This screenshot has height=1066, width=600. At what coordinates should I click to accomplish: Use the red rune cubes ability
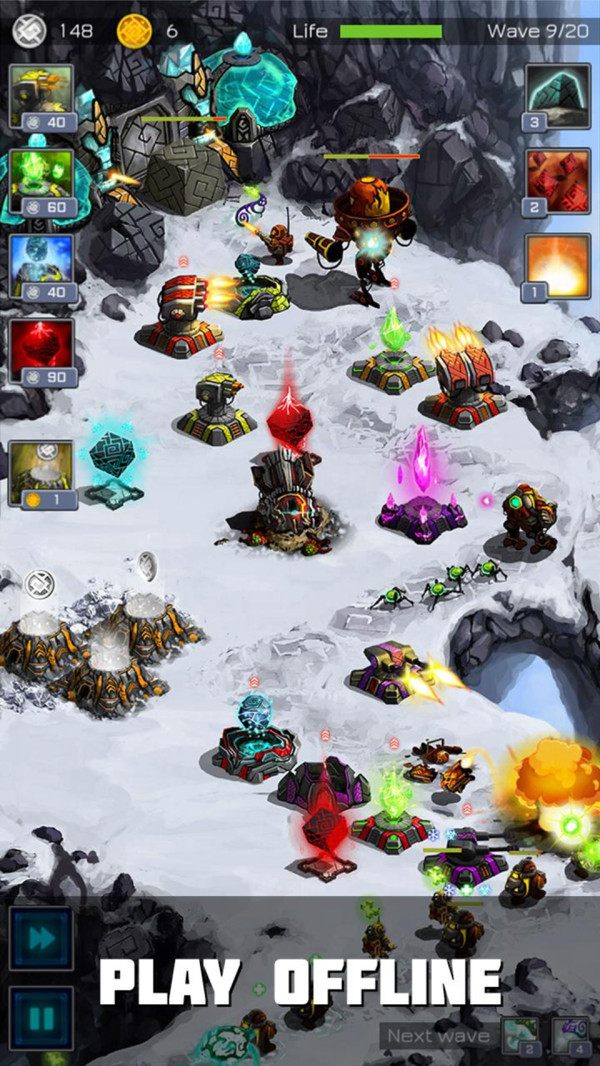click(558, 182)
